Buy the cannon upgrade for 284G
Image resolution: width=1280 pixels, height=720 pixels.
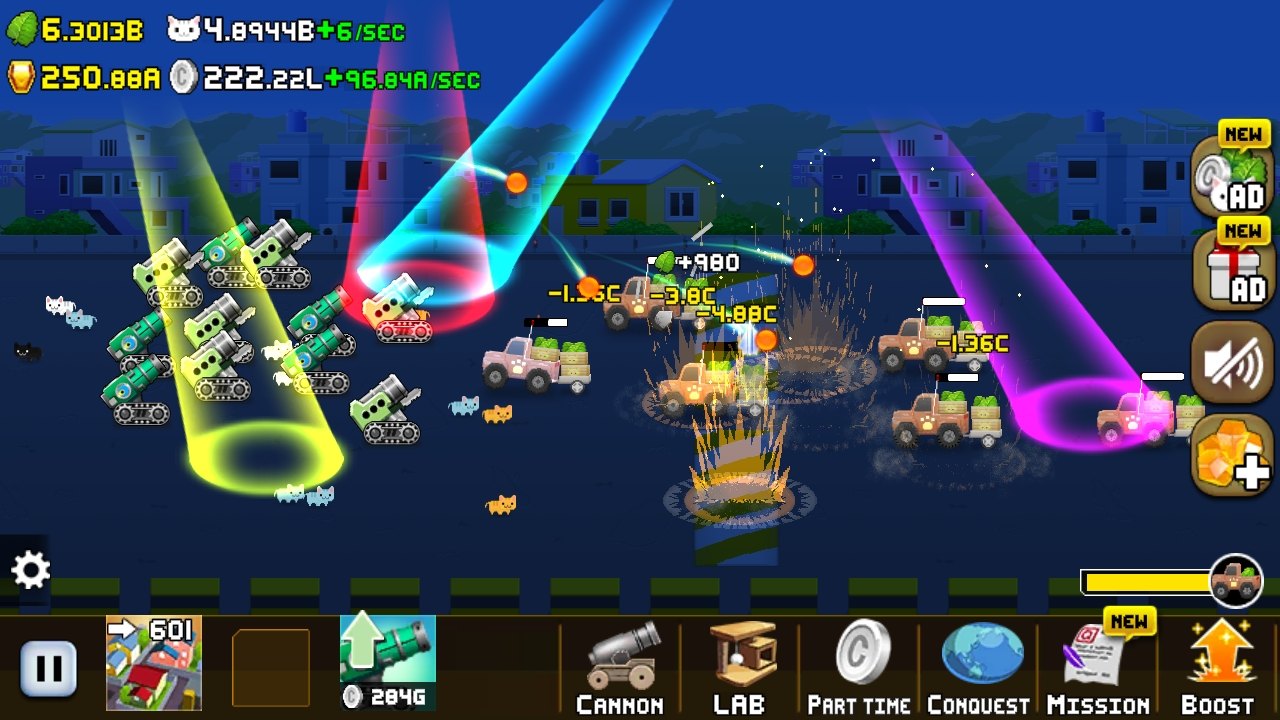[388, 662]
